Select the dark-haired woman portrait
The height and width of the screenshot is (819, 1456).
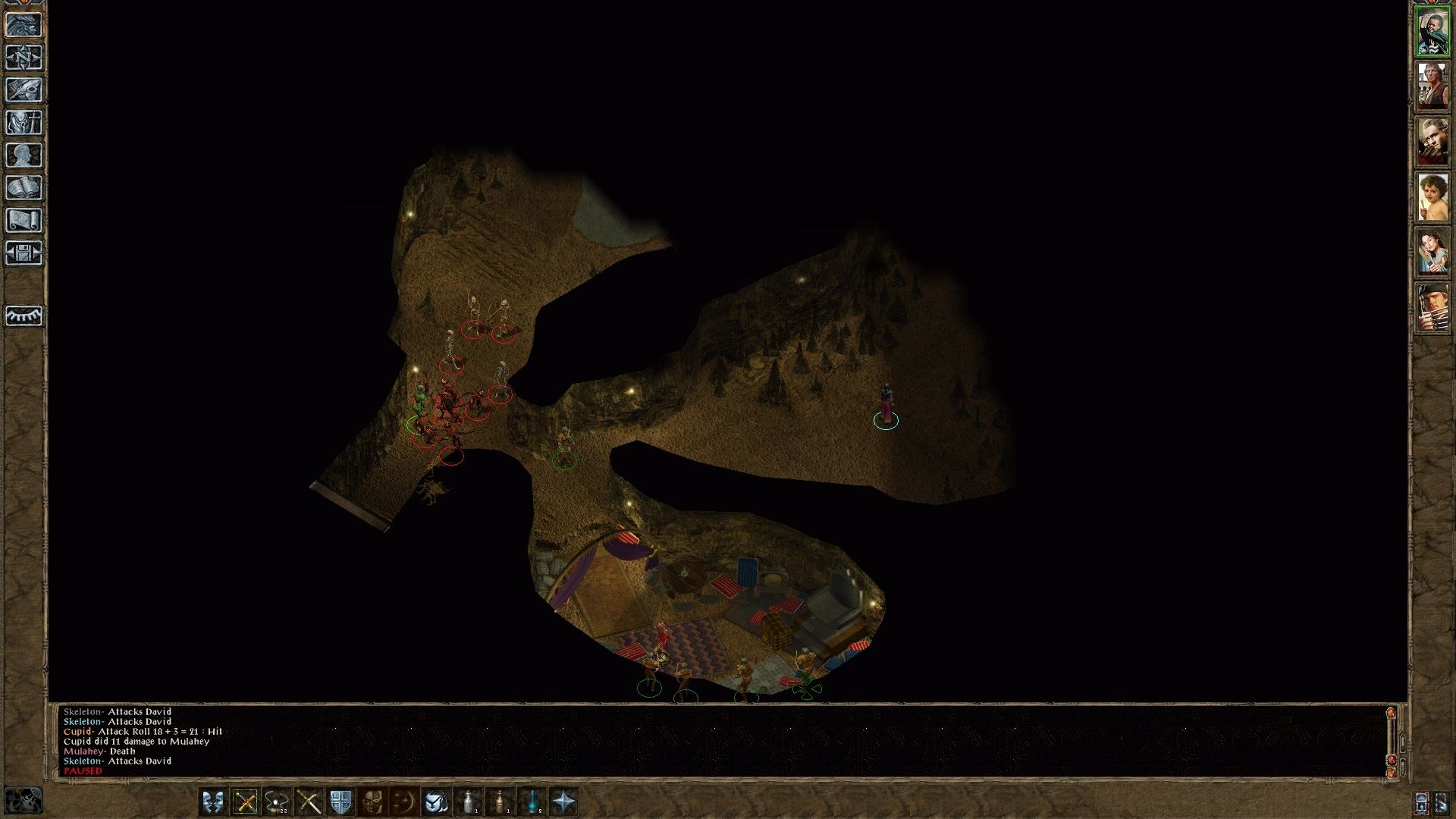1432,252
